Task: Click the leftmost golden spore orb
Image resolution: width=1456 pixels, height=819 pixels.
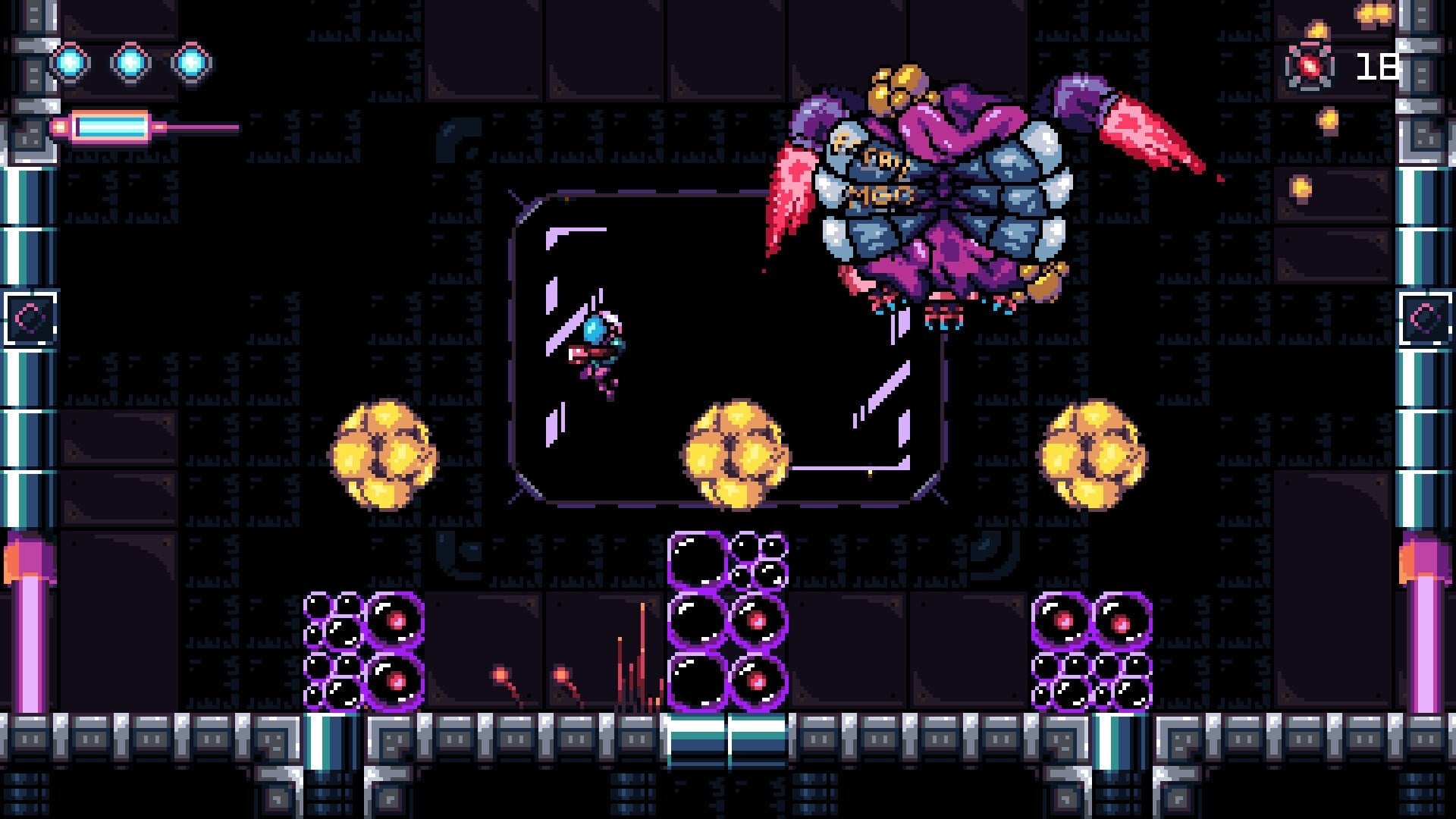Action: [x=383, y=455]
